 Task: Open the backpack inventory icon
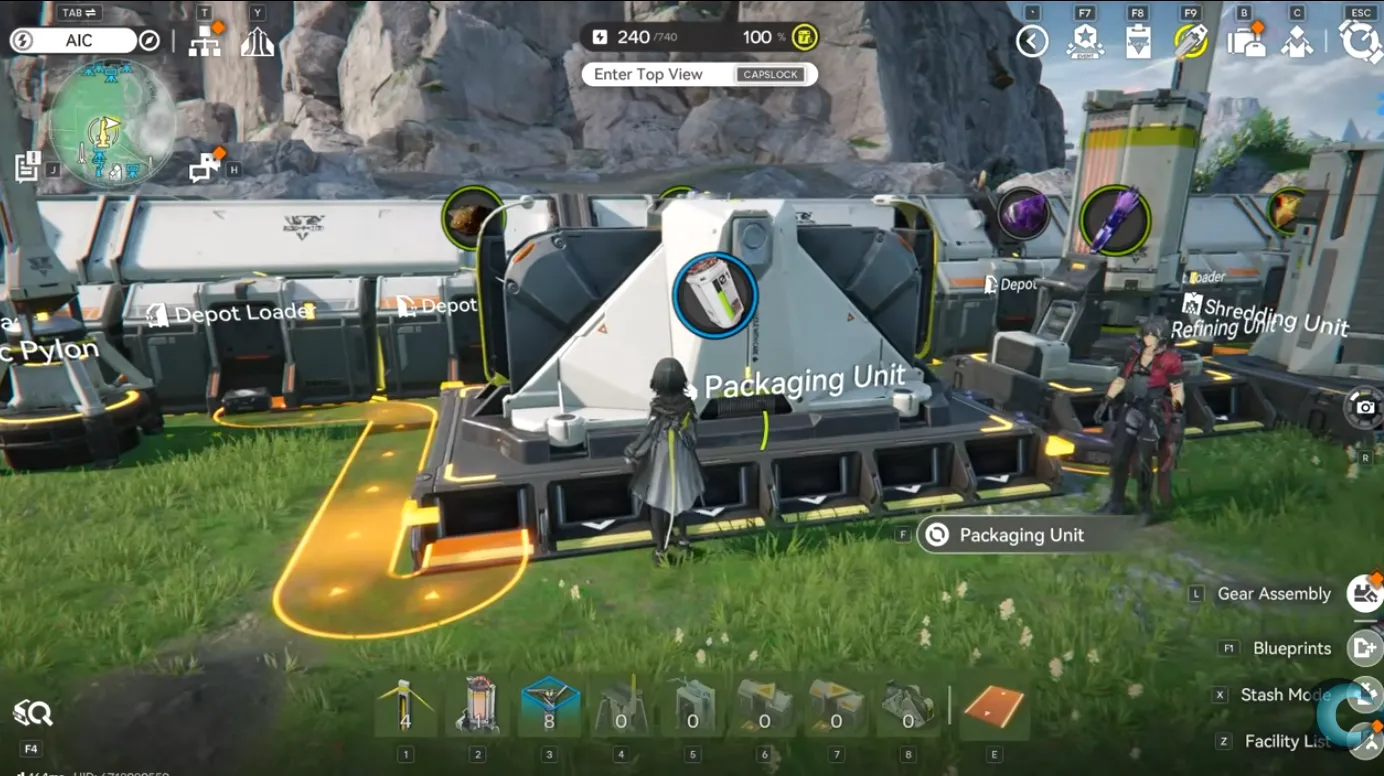point(1245,42)
